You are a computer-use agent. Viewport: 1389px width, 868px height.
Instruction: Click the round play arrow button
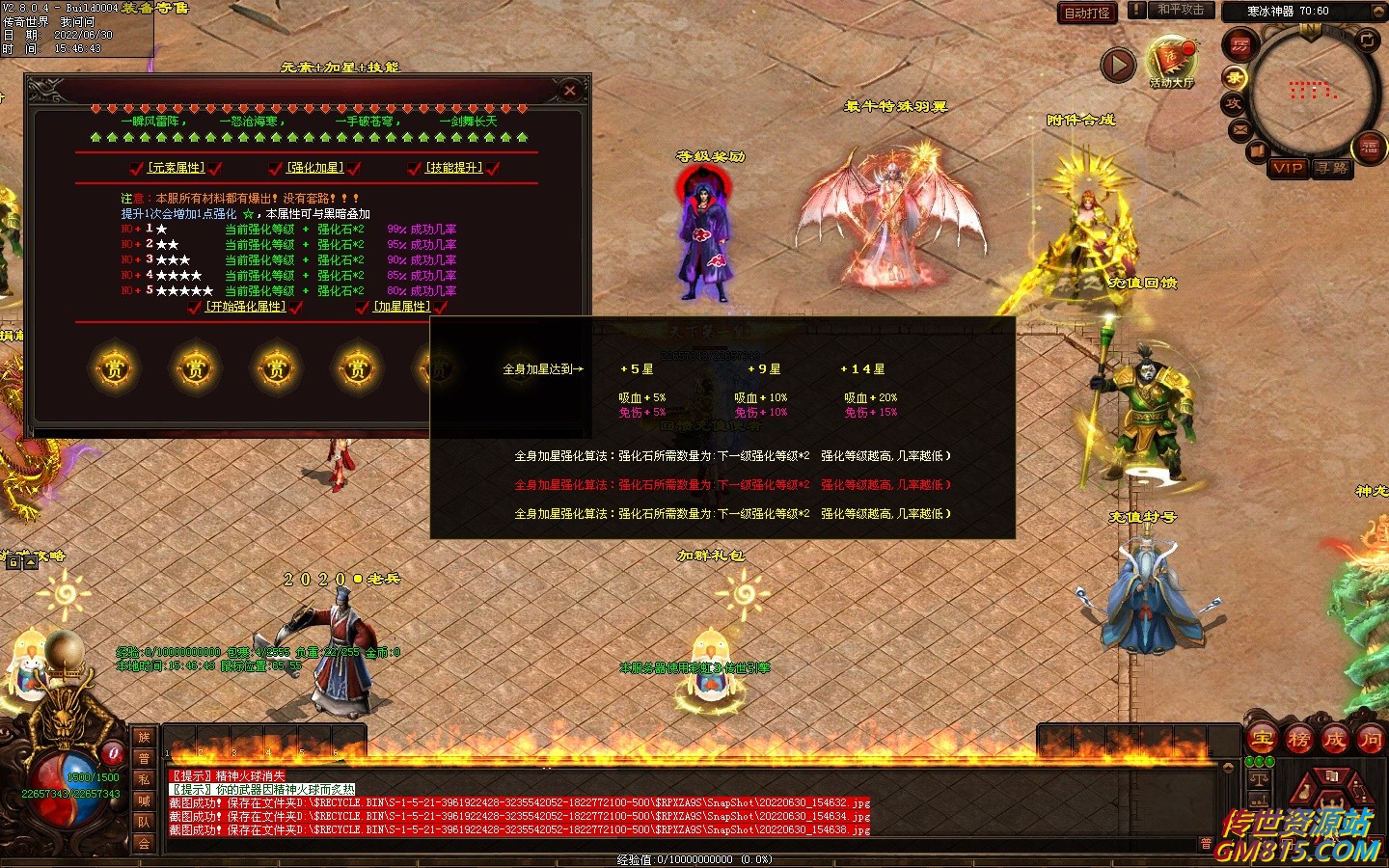[1118, 66]
